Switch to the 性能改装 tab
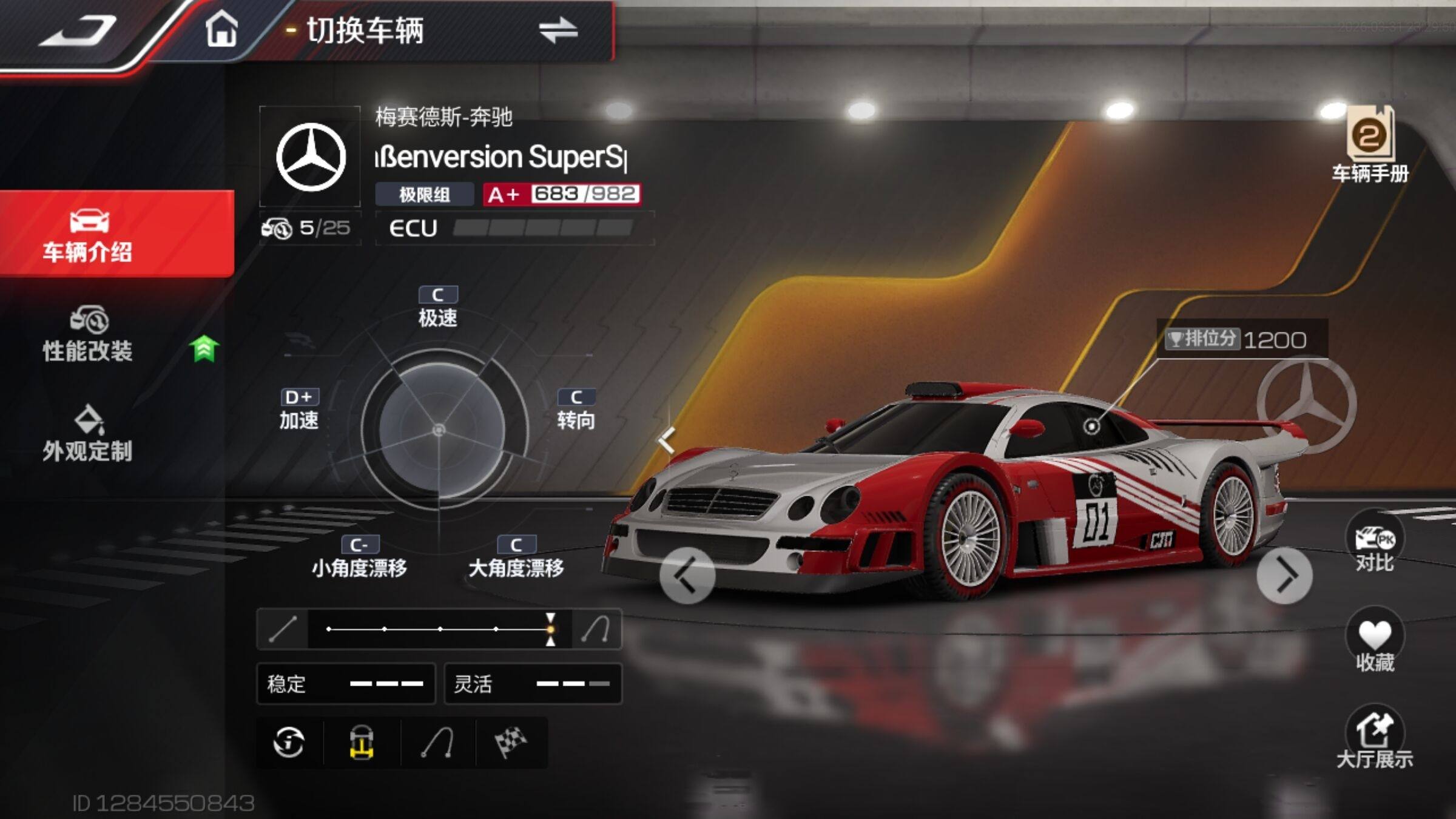This screenshot has height=819, width=1456. pos(89,335)
